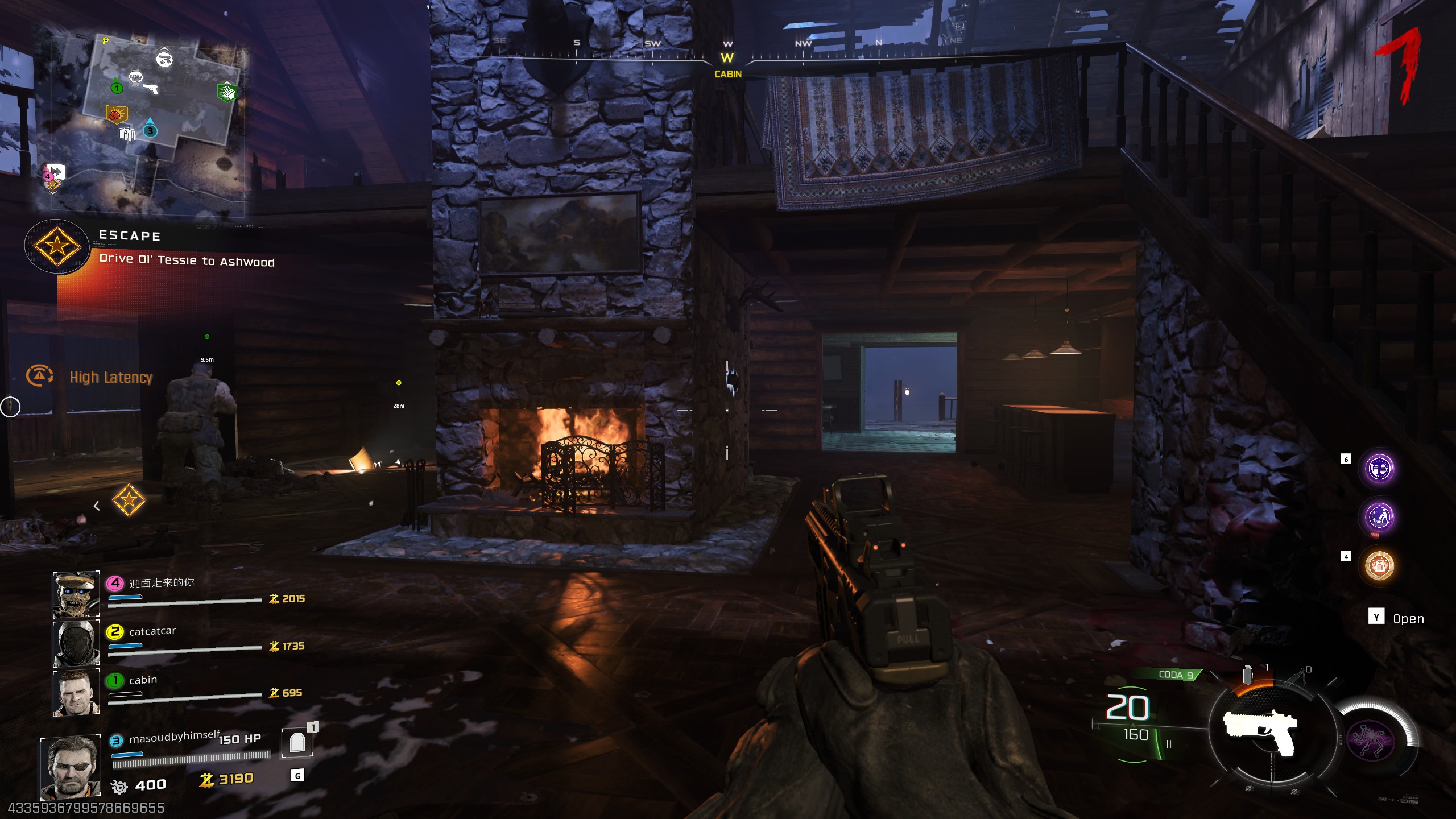Viewport: 1456px width, 819px height.
Task: Select the skull-faced portrait of player 4
Action: (x=76, y=594)
